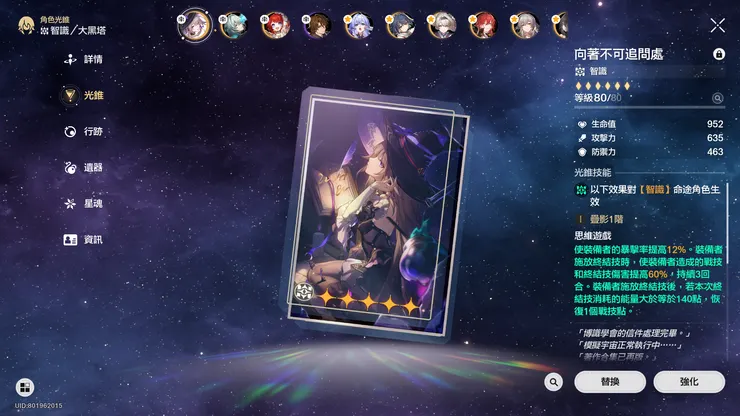Viewport: 740px width, 416px height.
Task: Click the 強化 enhance light cone button
Action: coord(689,382)
